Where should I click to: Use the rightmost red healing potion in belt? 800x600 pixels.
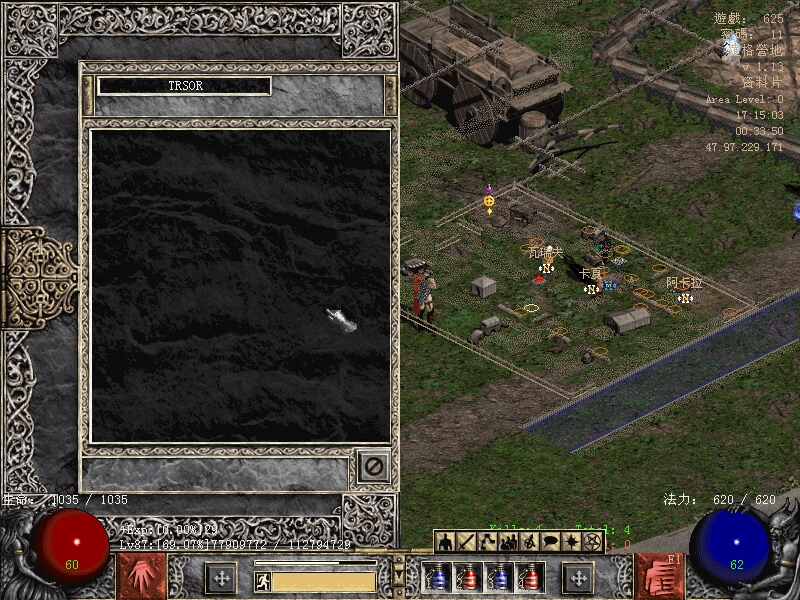coord(532,578)
